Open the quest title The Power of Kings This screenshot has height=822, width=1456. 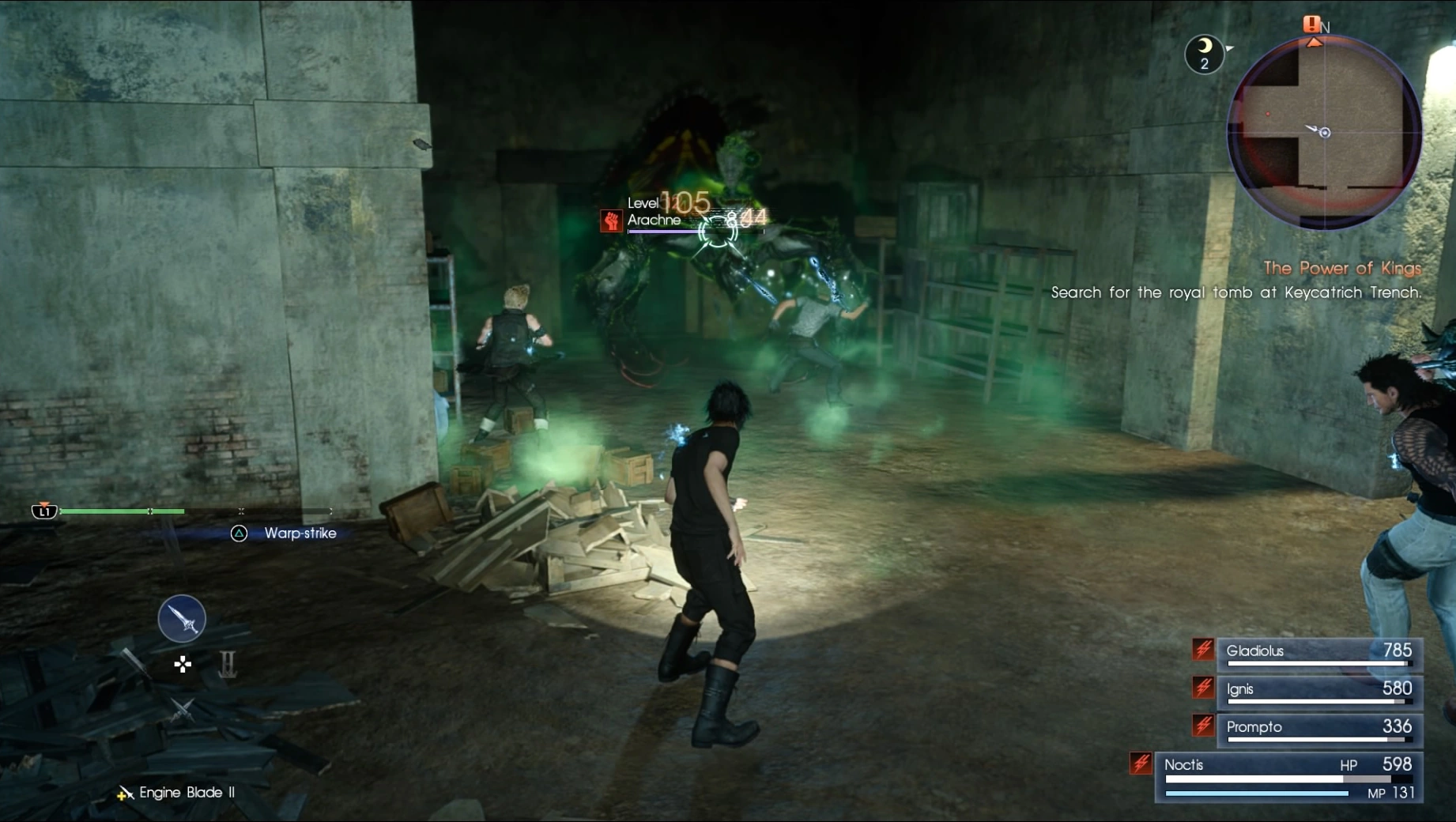coord(1342,268)
